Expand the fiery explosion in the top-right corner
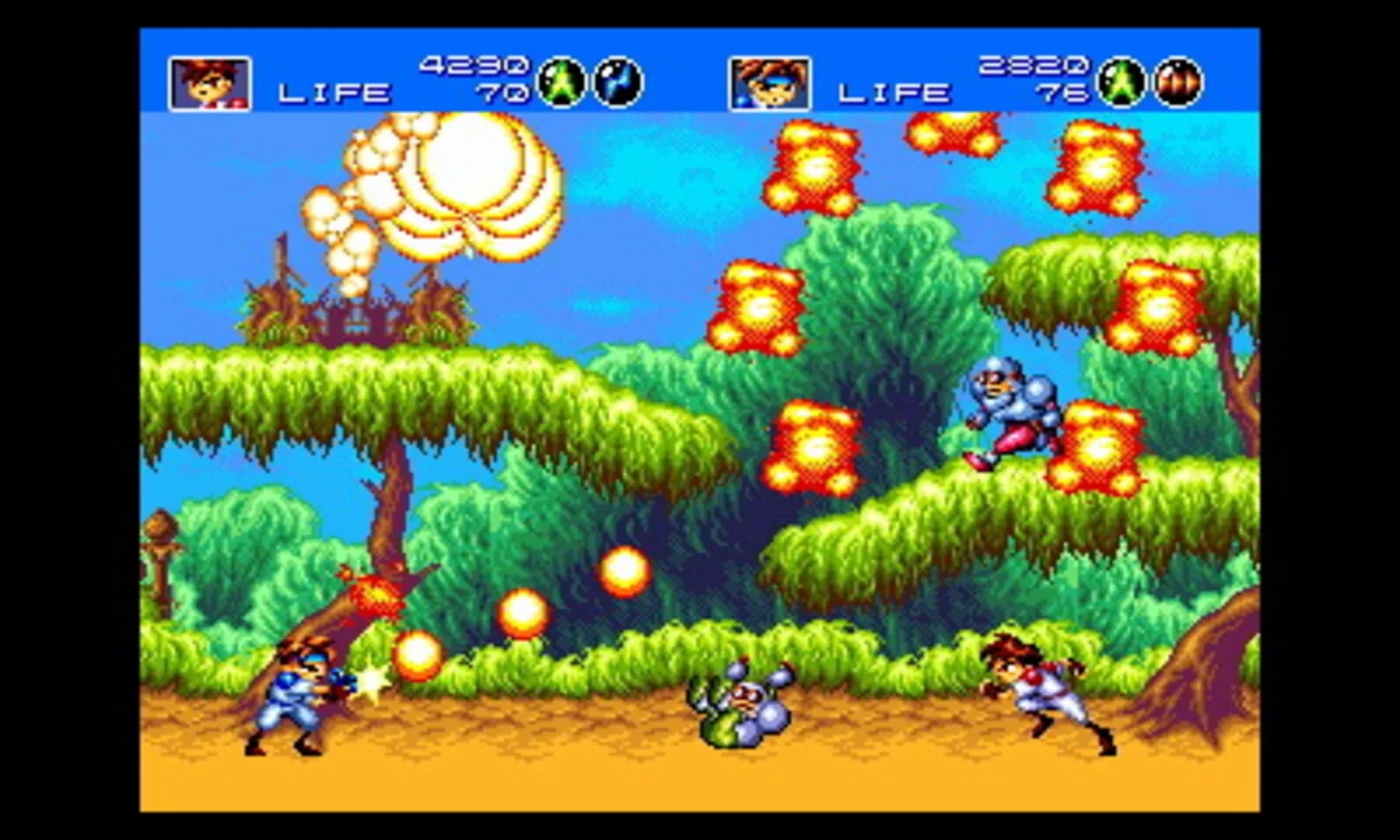The width and height of the screenshot is (1400, 840). click(1097, 167)
